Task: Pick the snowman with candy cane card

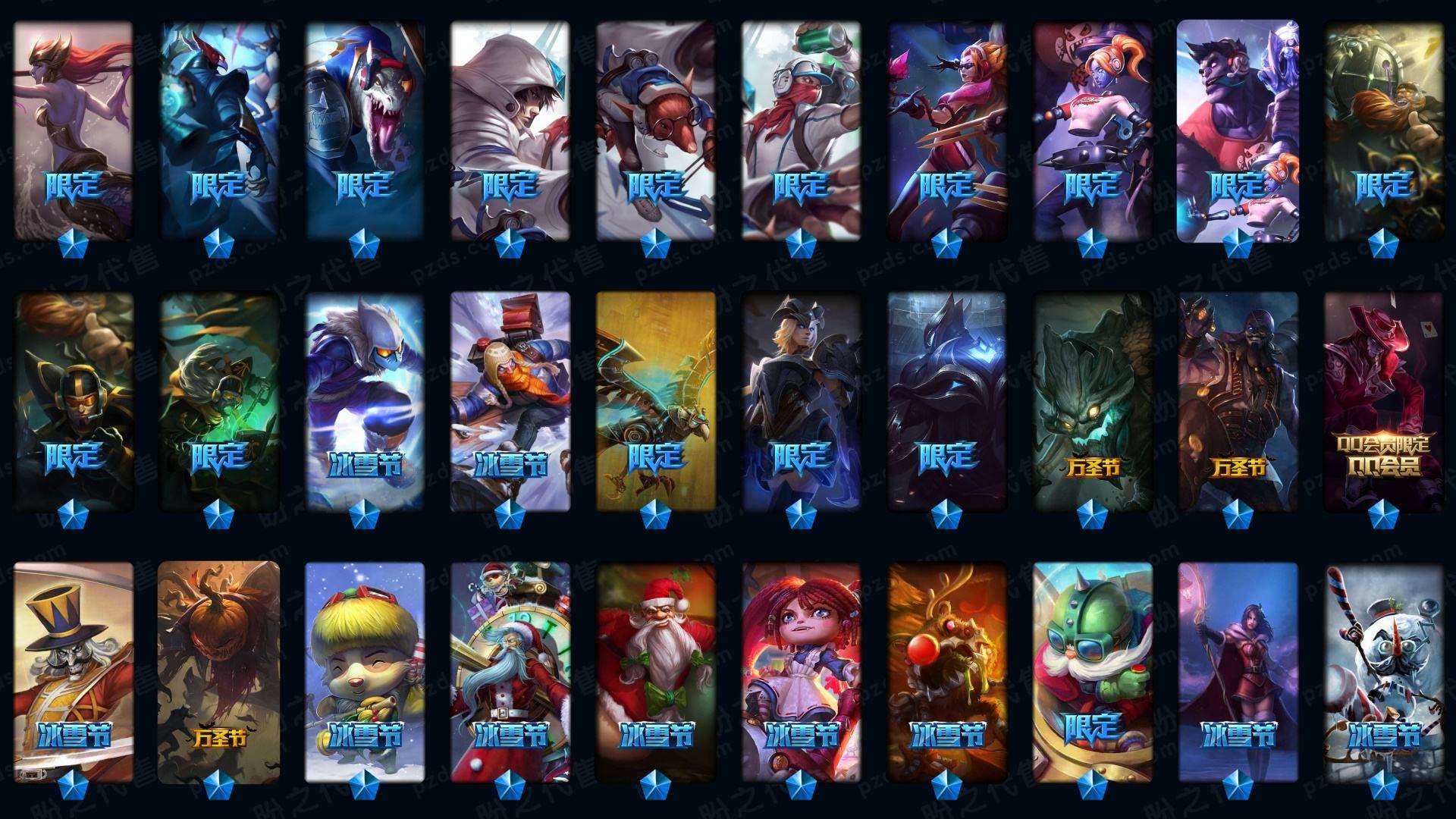Action: click(1383, 672)
